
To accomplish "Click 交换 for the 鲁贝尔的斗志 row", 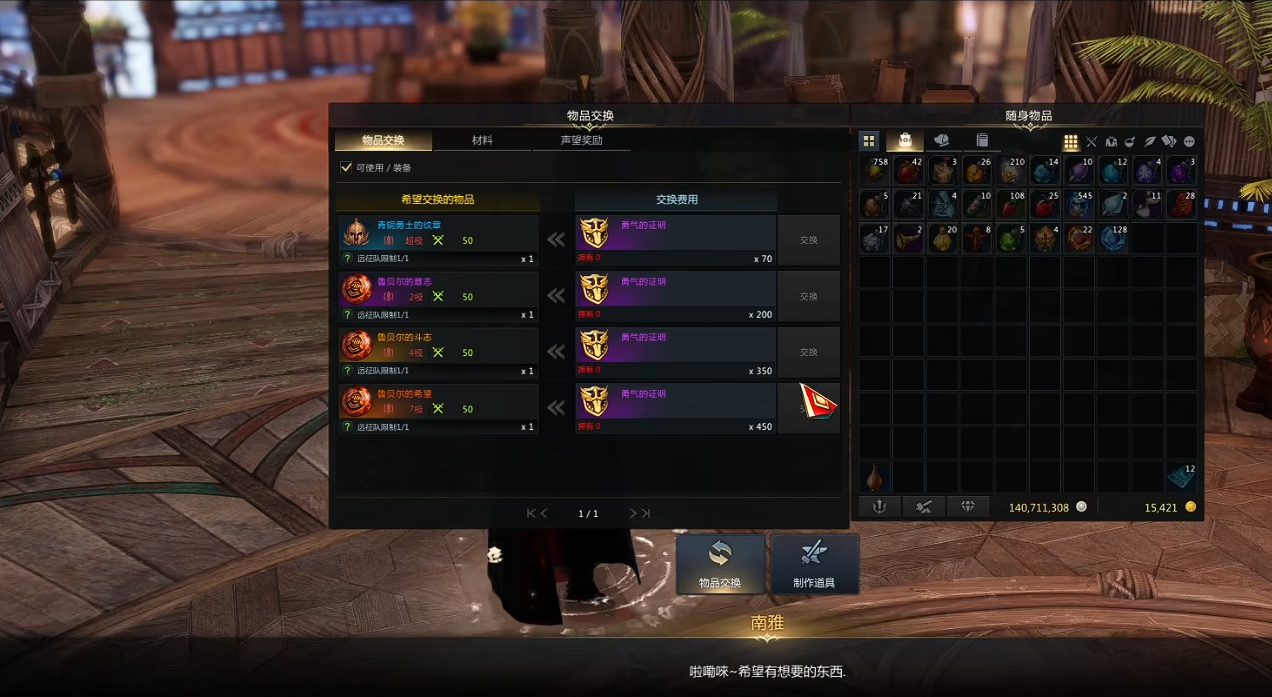I will tap(808, 352).
